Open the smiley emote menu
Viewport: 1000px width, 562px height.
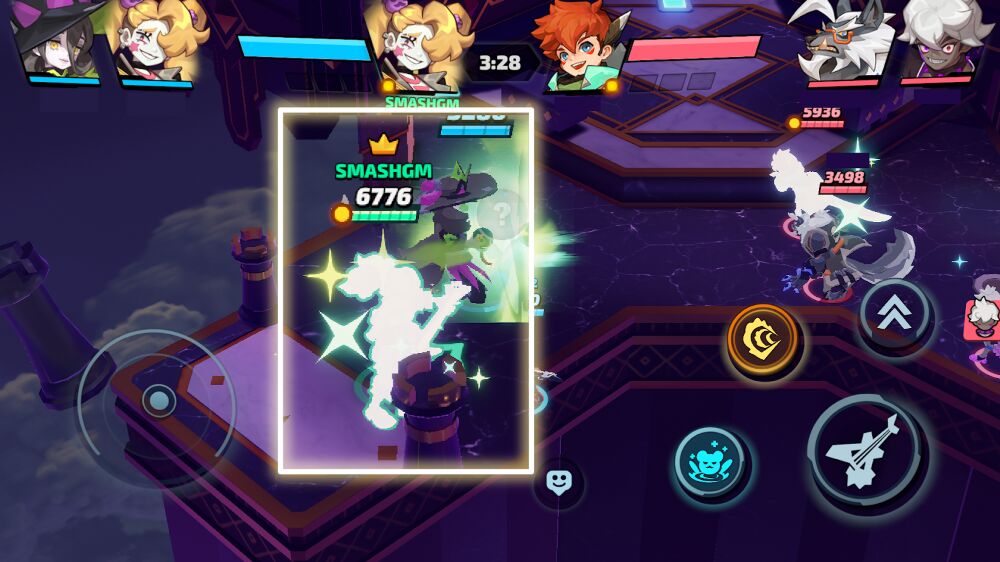(559, 482)
